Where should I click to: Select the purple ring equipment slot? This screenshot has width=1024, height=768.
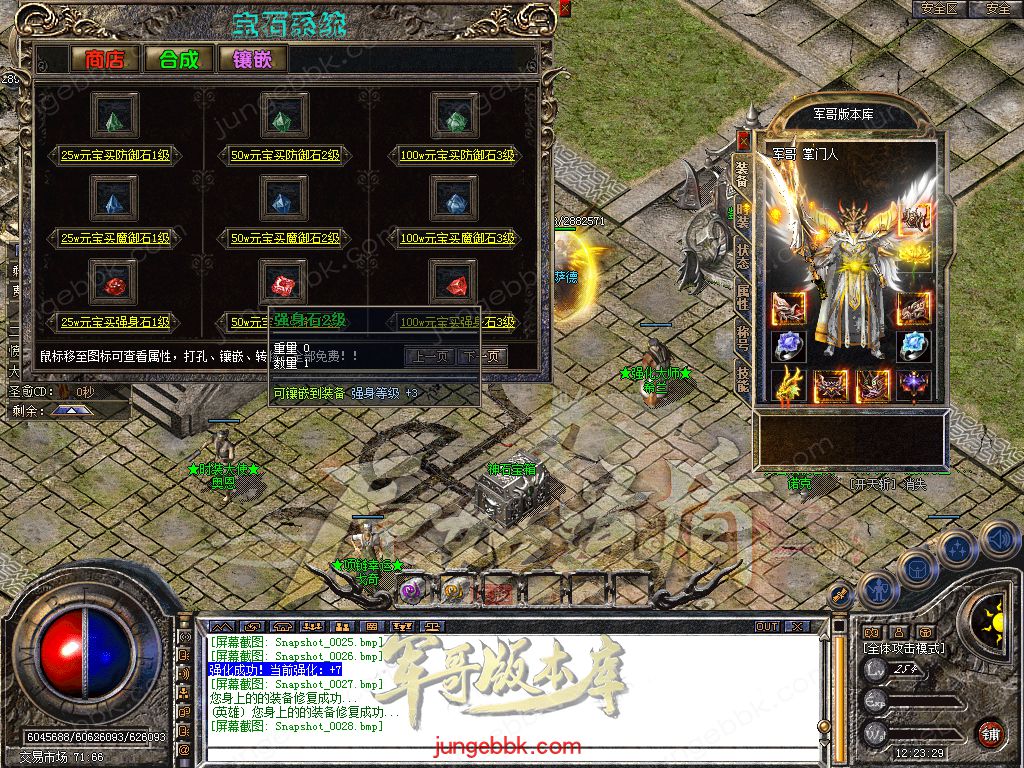[789, 346]
